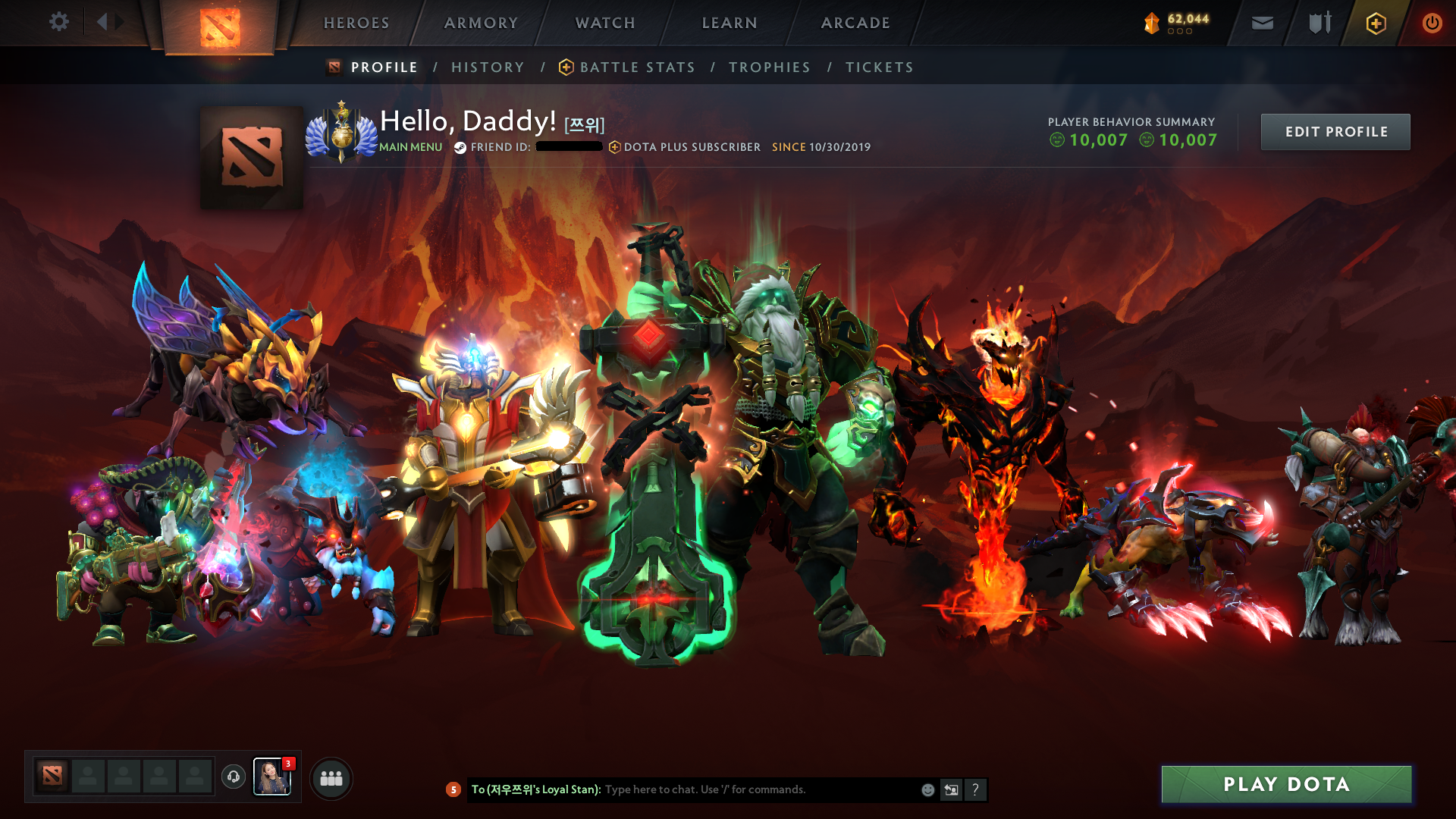Open the friends list icon near the chat bar
Image resolution: width=1456 pixels, height=819 pixels.
331,777
